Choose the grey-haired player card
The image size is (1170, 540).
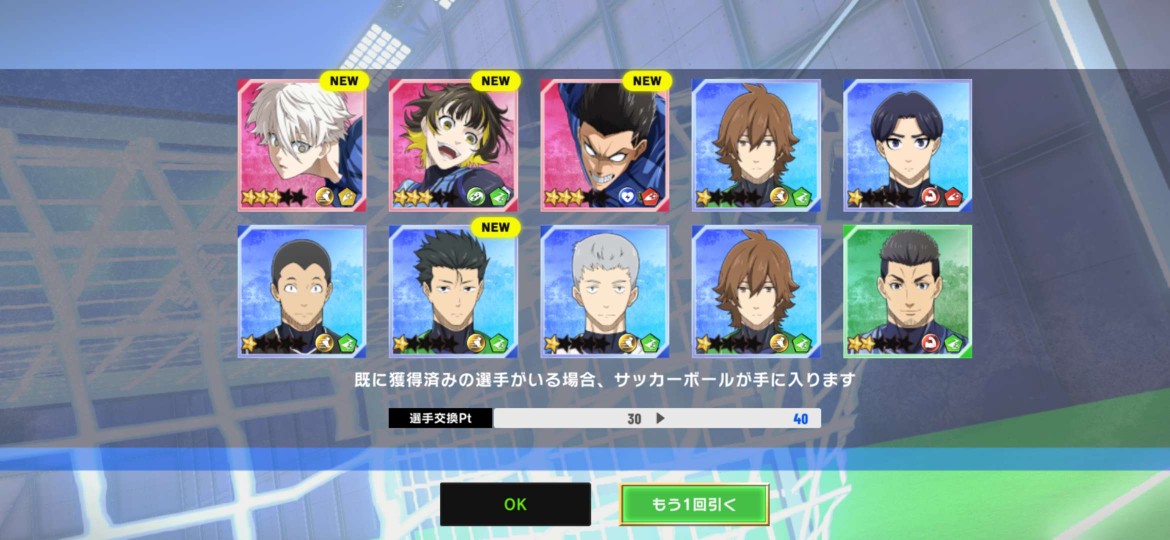[605, 291]
